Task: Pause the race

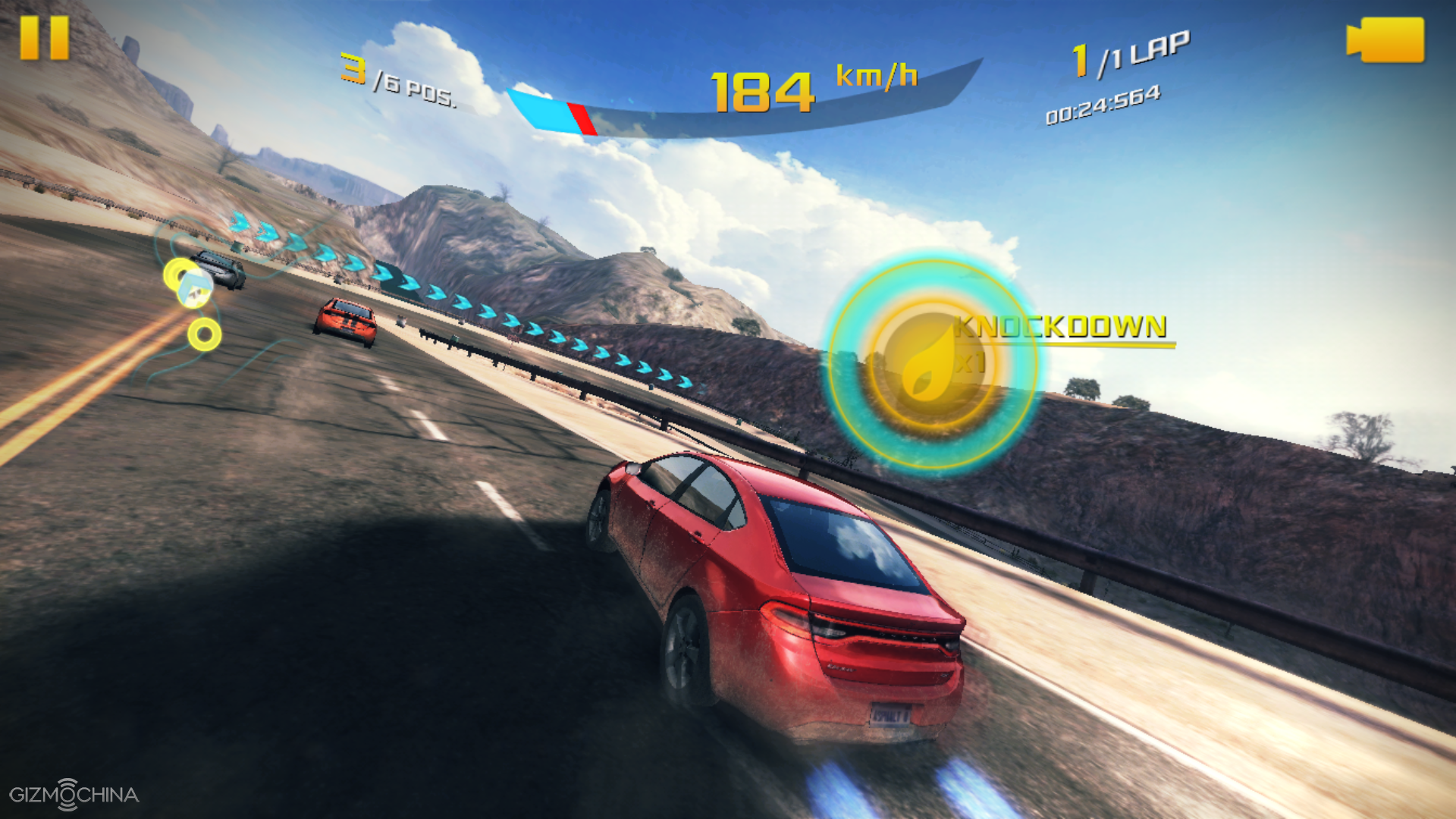Action: (x=44, y=38)
